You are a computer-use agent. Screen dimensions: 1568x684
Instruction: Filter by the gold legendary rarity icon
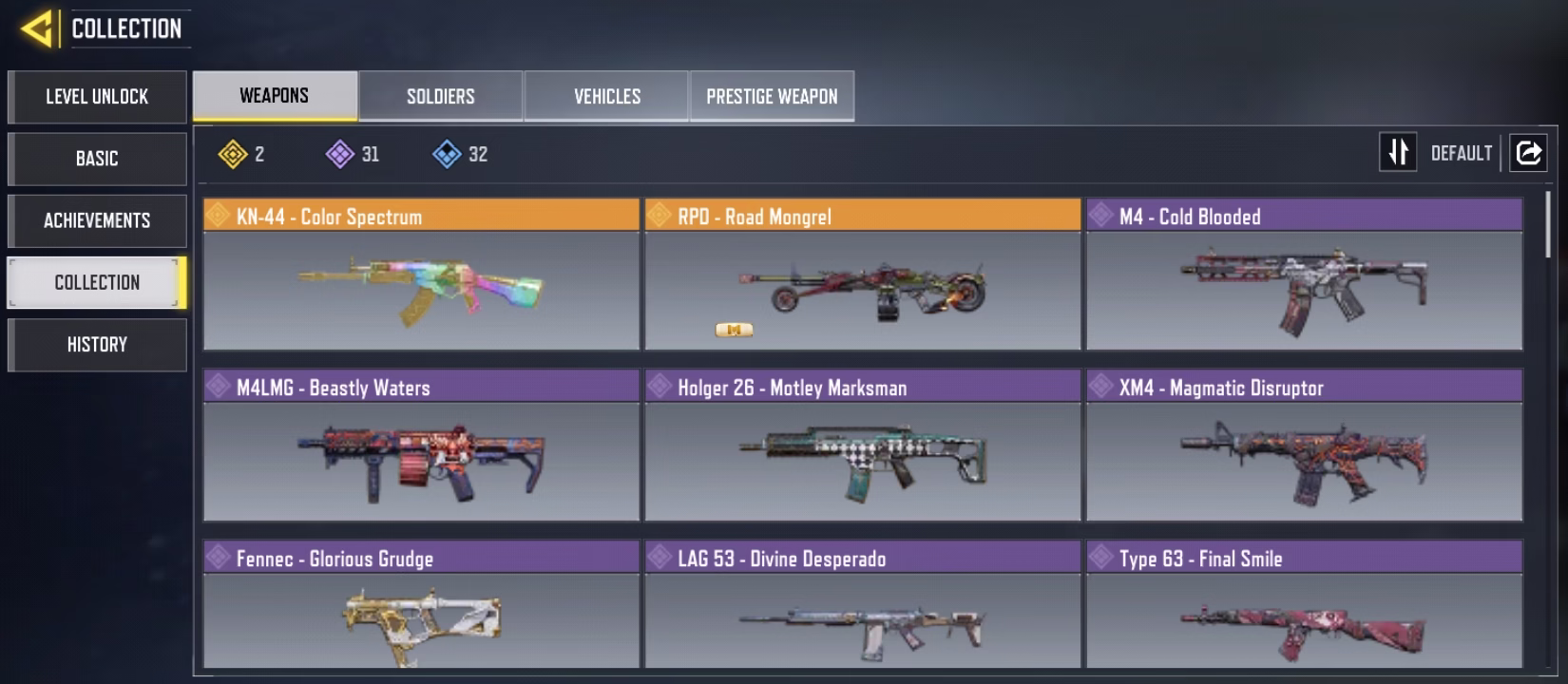click(x=233, y=154)
